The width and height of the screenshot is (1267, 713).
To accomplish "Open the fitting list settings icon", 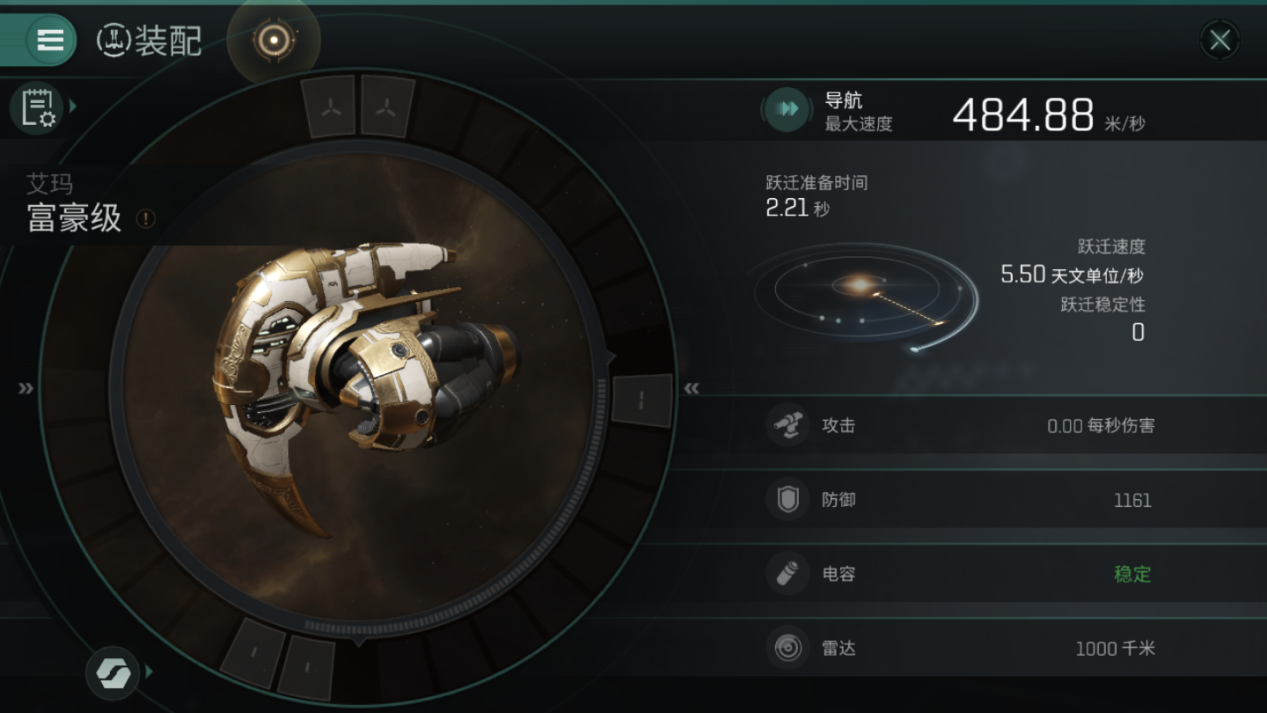I will point(38,107).
